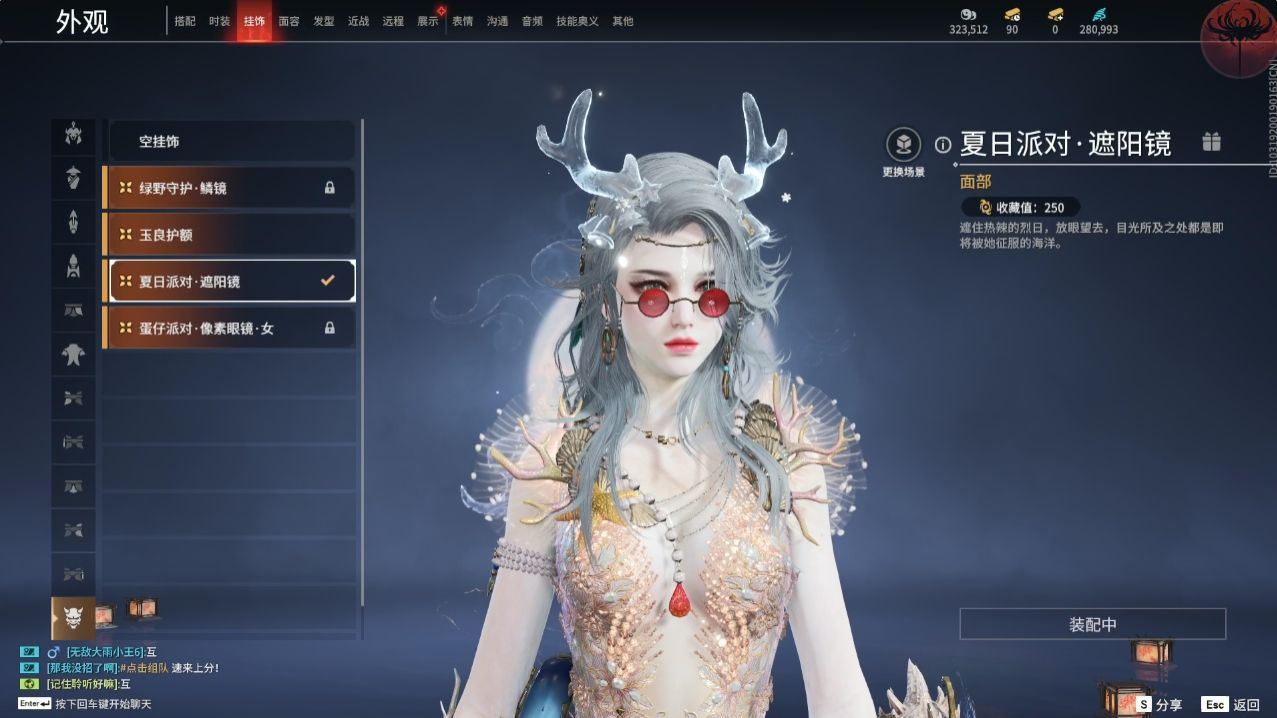The image size is (1277, 718).
Task: Click the 装配中 button
Action: tap(1092, 624)
